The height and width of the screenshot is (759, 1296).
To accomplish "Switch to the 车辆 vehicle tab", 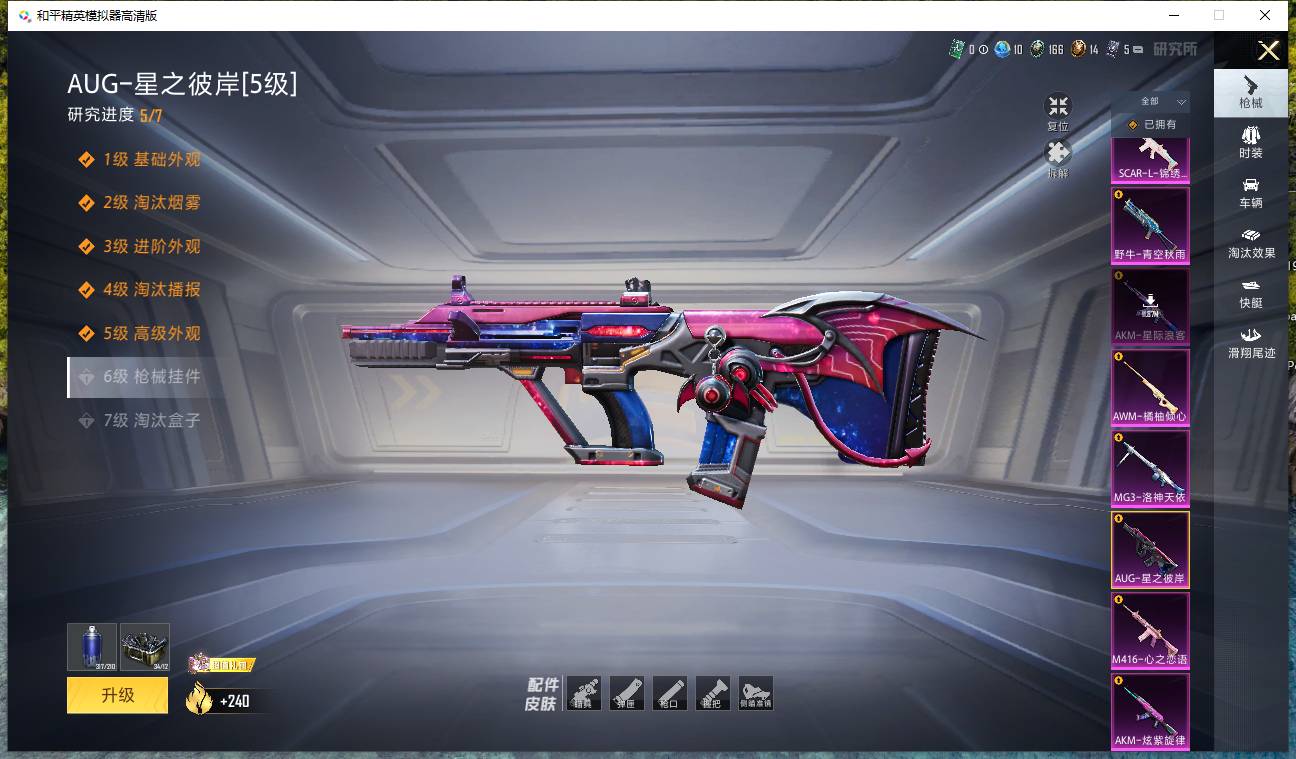I will tap(1250, 193).
